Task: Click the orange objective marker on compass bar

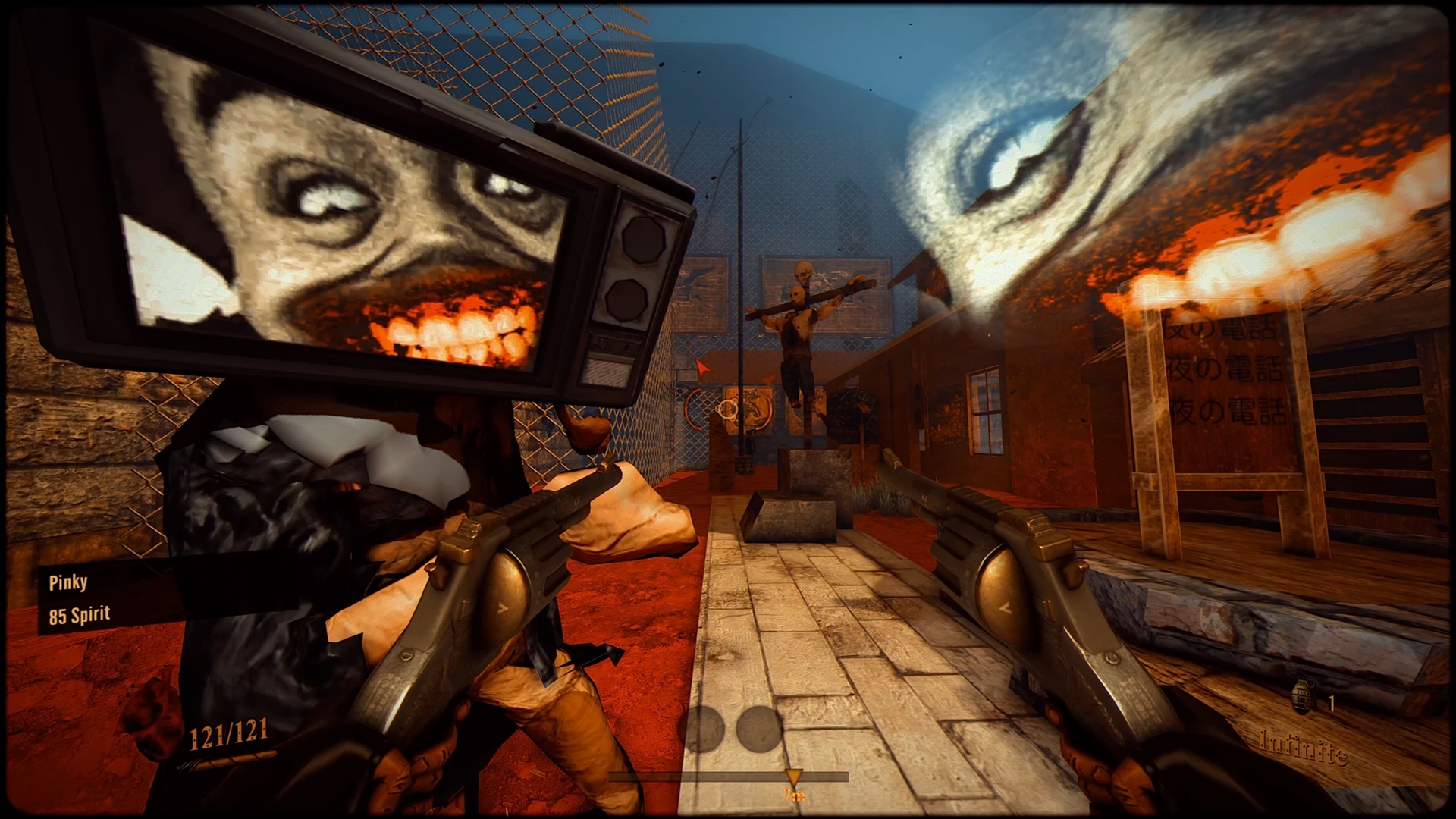Action: click(x=793, y=778)
